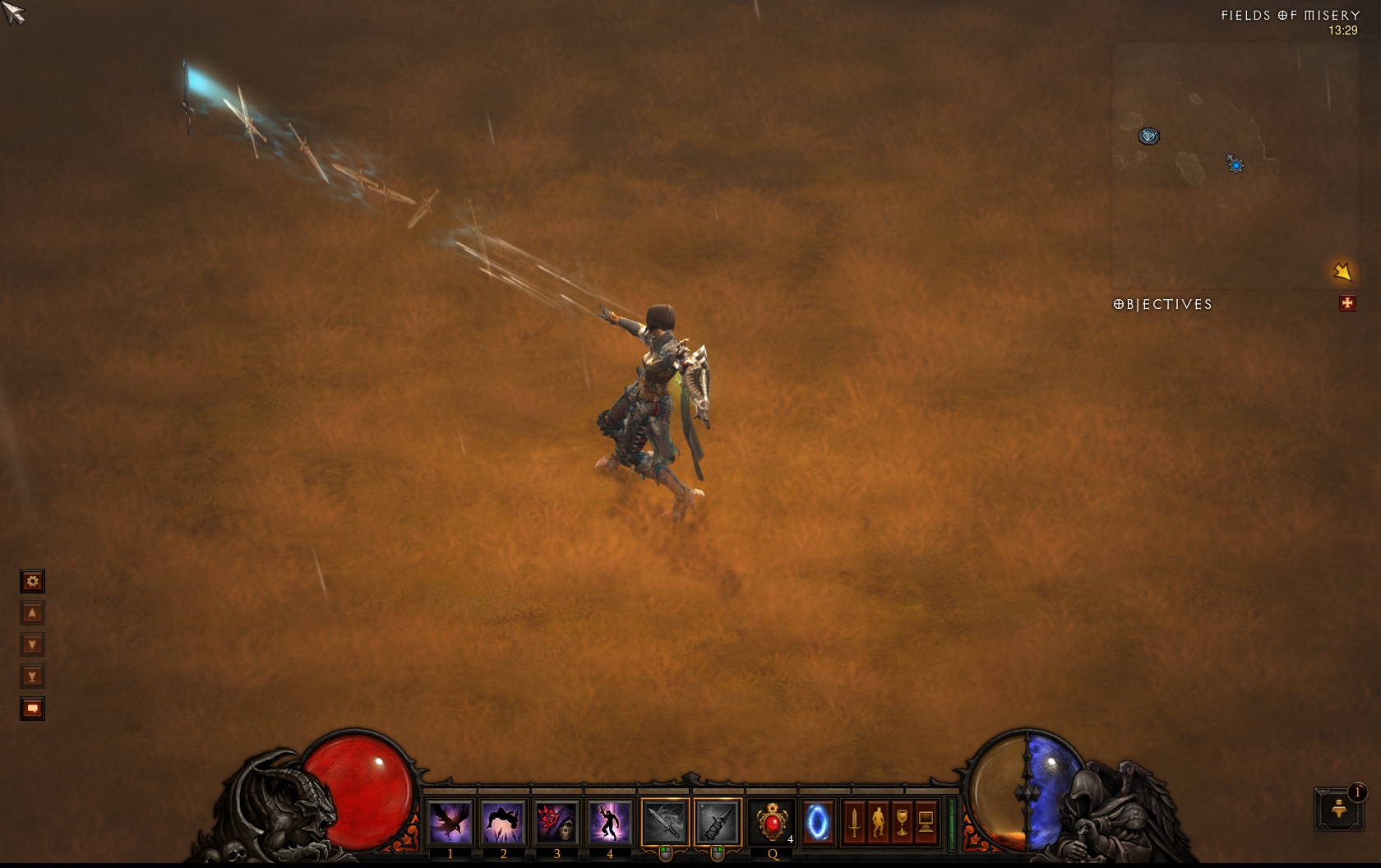Screen dimensions: 1381x868
Task: Select the left-mouse sword skill slot
Action: [x=664, y=821]
